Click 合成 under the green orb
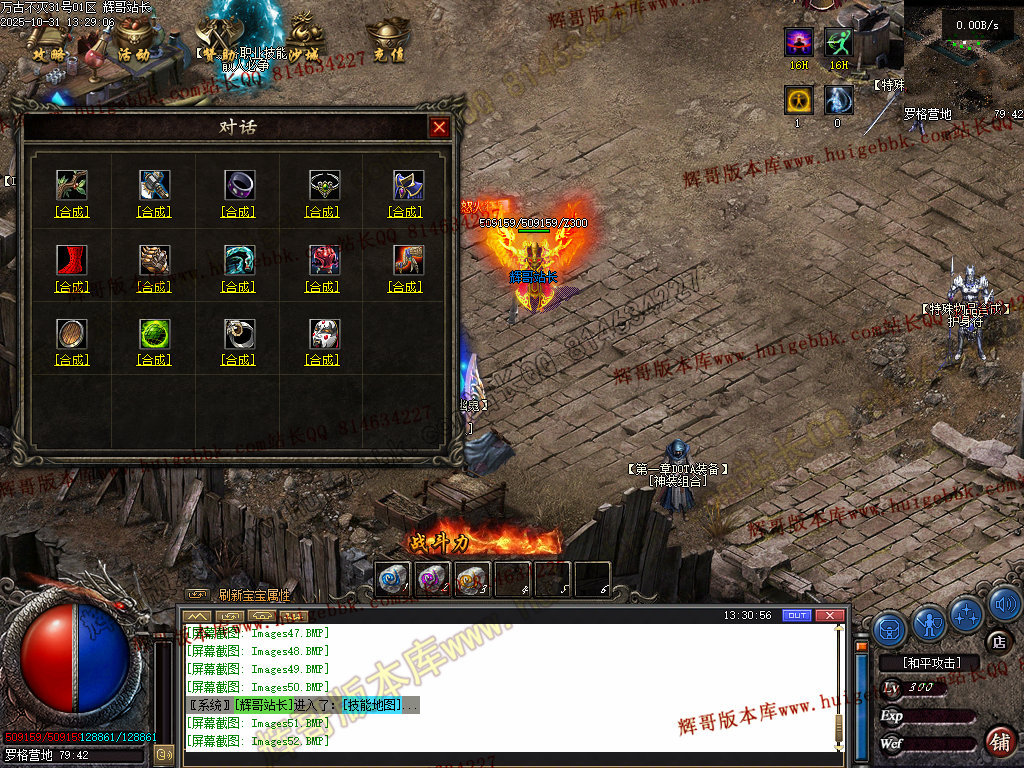This screenshot has height=768, width=1024. tap(154, 360)
